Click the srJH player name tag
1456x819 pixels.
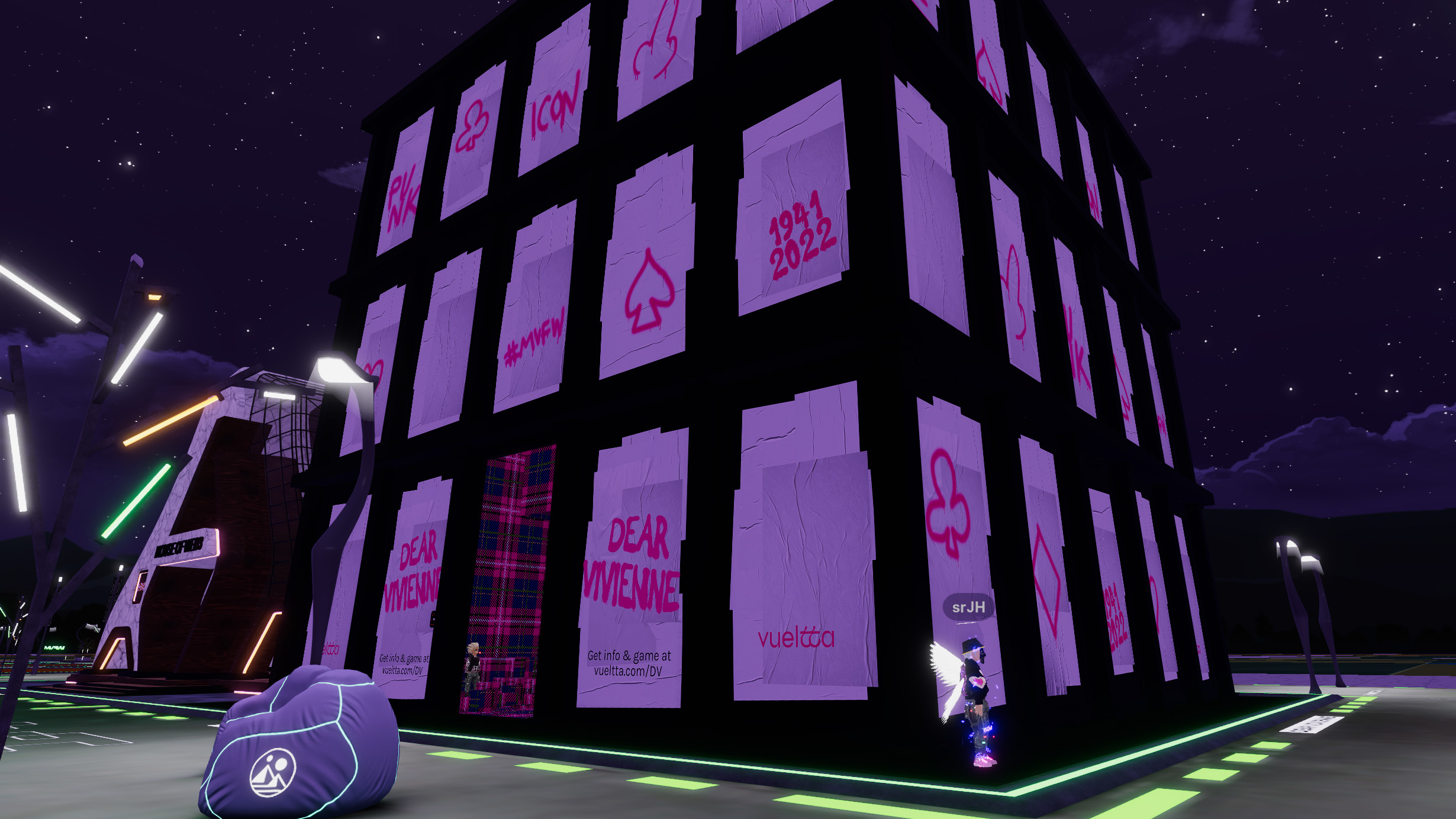coord(968,607)
